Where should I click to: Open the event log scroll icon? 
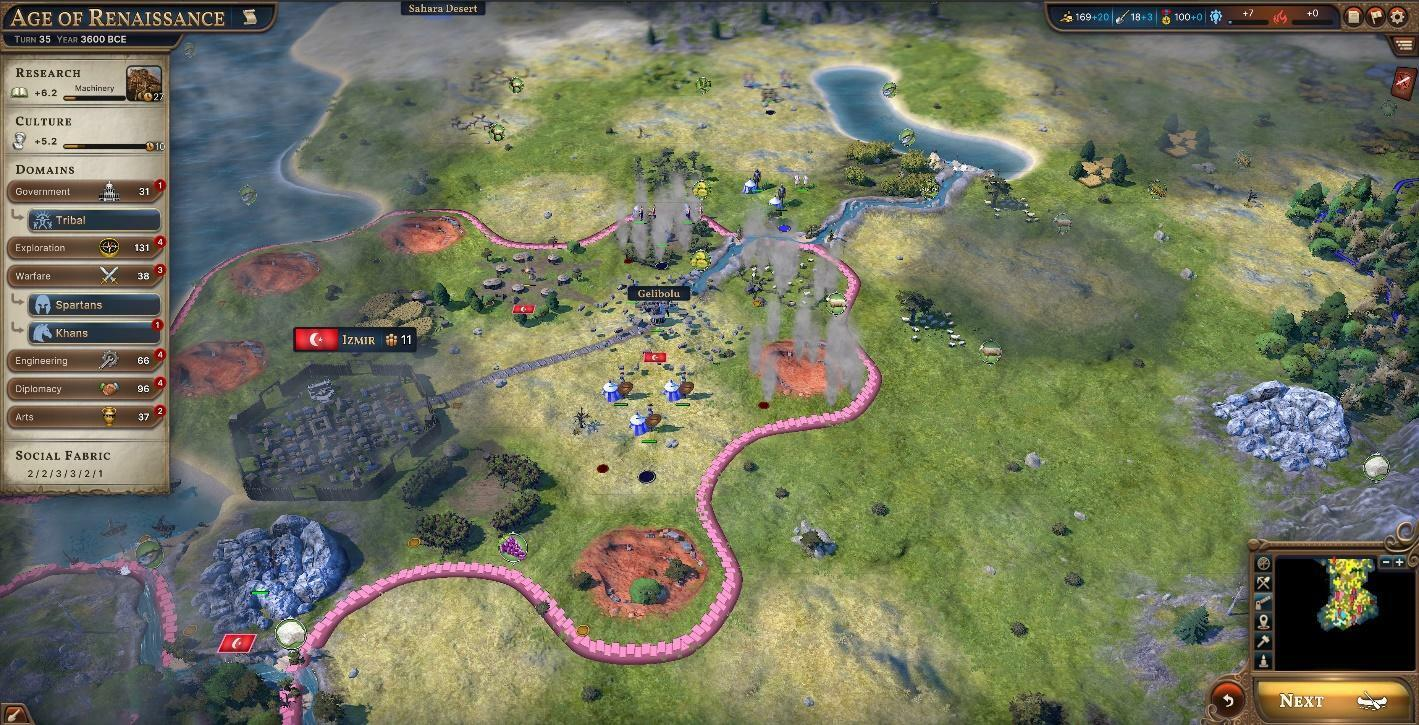pos(1353,17)
